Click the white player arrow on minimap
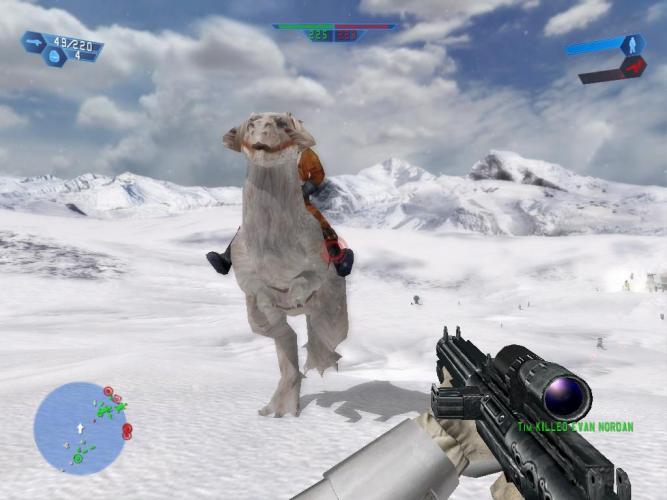The width and height of the screenshot is (667, 500). pos(80,428)
